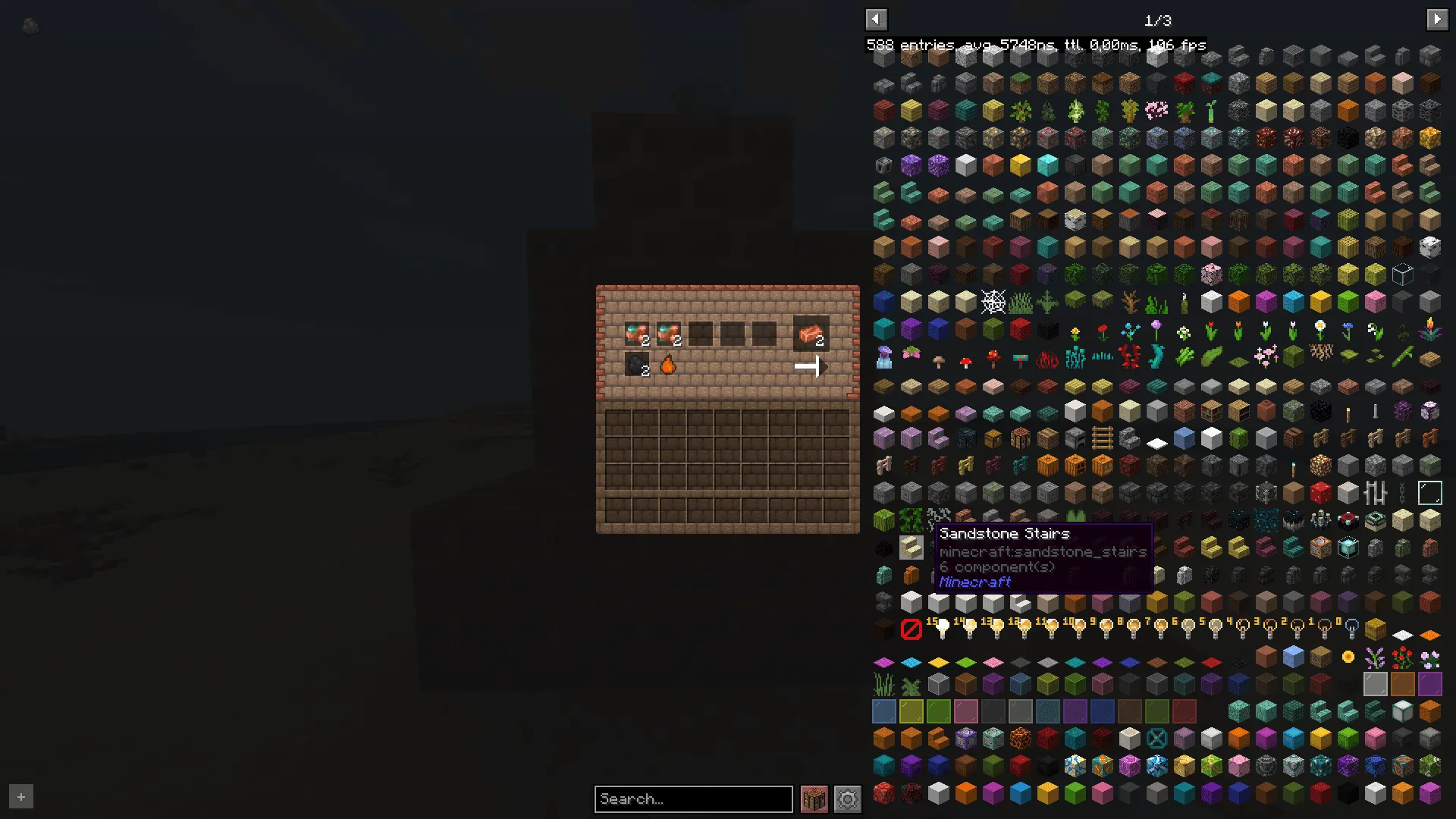Go to the previous item list page
Screen dimensions: 1456x819
pyautogui.click(x=876, y=19)
